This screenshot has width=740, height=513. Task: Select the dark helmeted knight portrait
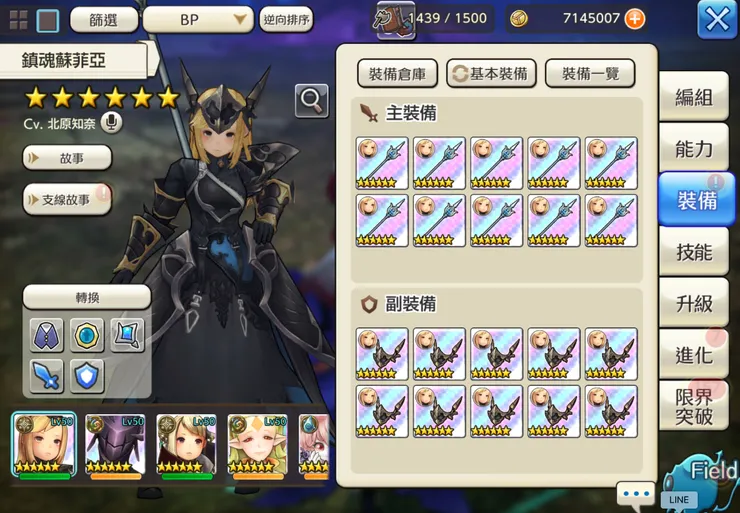(x=115, y=445)
